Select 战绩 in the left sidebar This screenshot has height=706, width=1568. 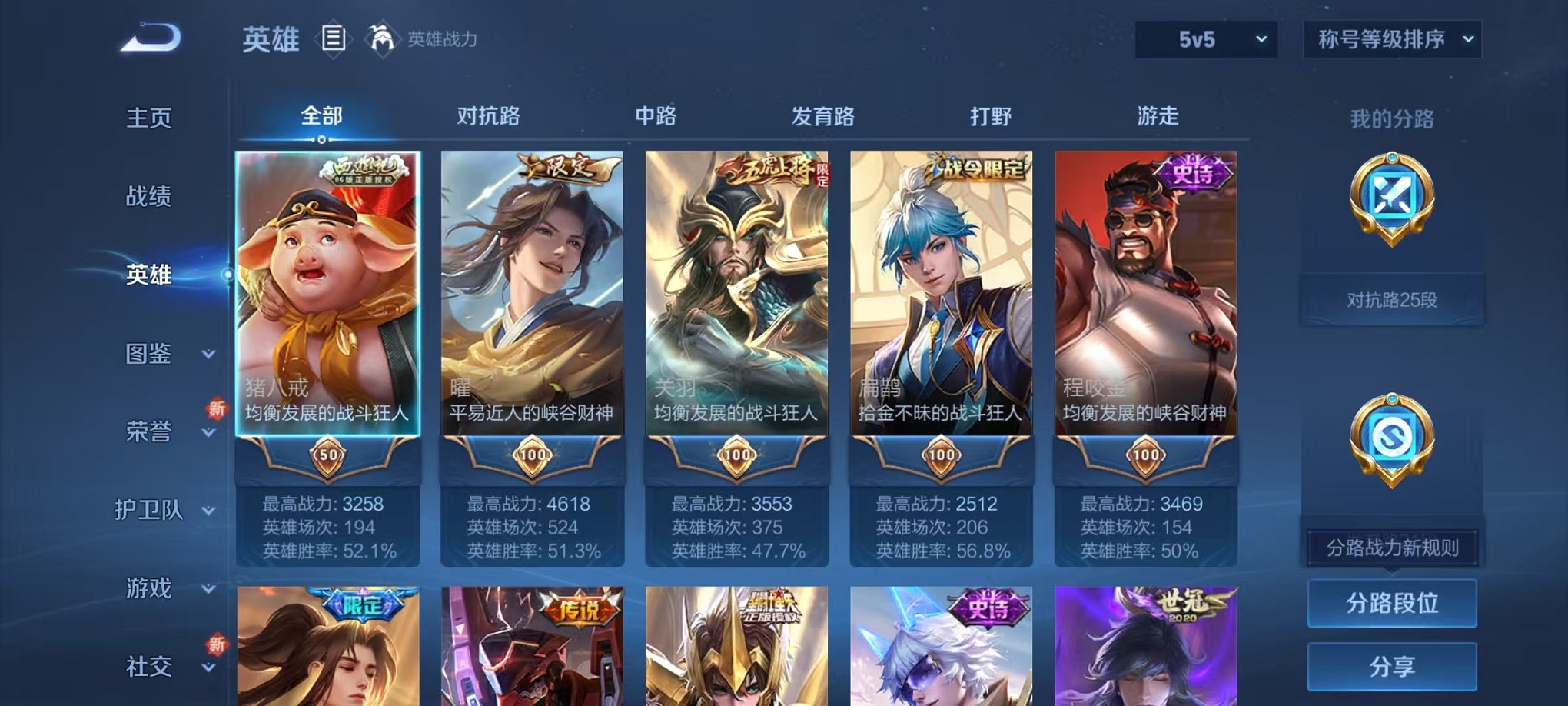pos(148,197)
